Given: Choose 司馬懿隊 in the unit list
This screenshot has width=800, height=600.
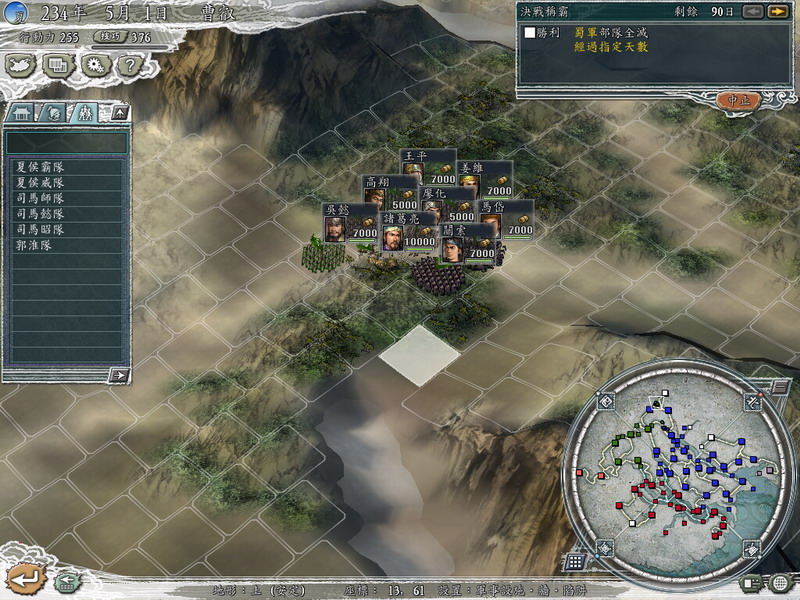Looking at the screenshot, I should [x=40, y=214].
